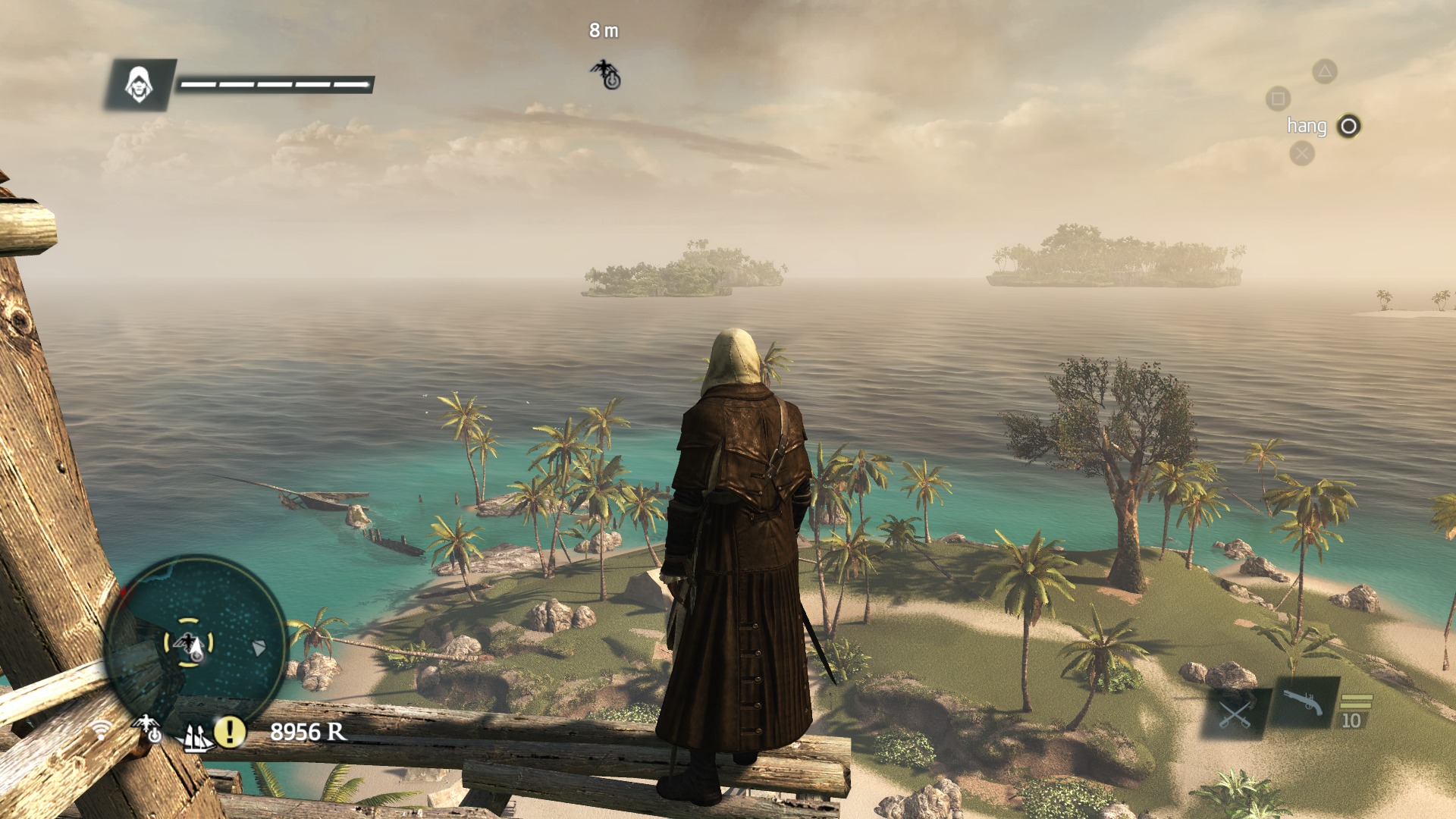
Task: Click the grey diamond marker on the minimap
Action: coord(259,648)
